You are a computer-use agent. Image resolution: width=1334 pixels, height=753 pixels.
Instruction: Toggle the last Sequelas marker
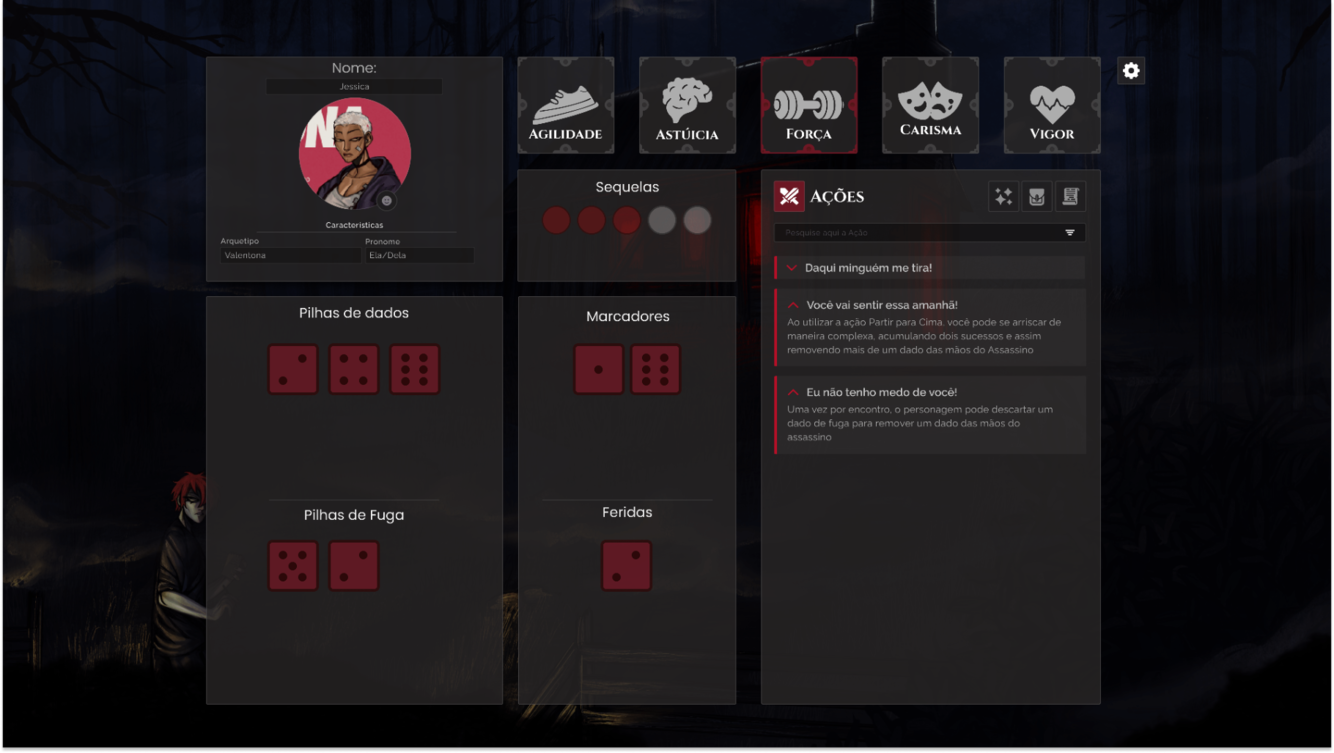697,220
